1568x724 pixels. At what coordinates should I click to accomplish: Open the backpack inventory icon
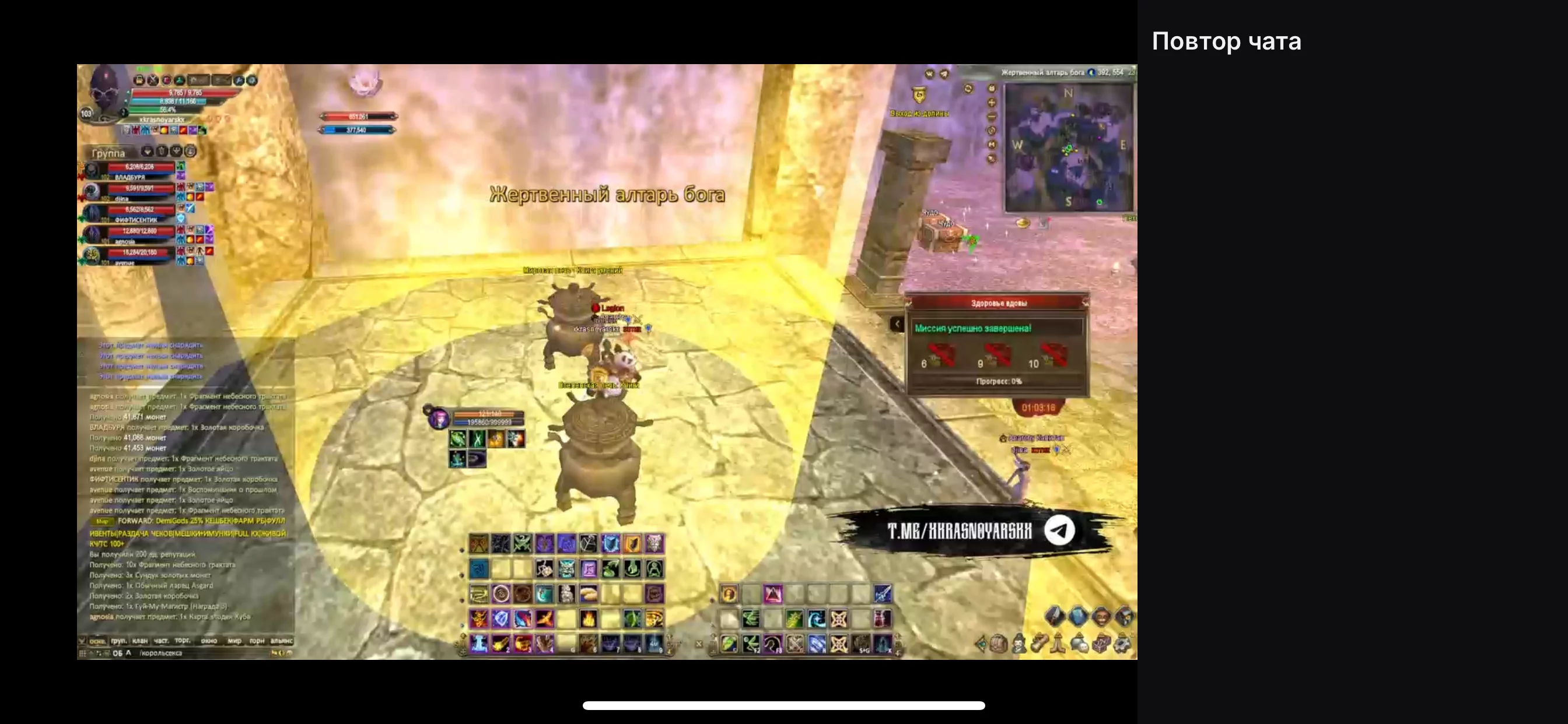click(998, 644)
